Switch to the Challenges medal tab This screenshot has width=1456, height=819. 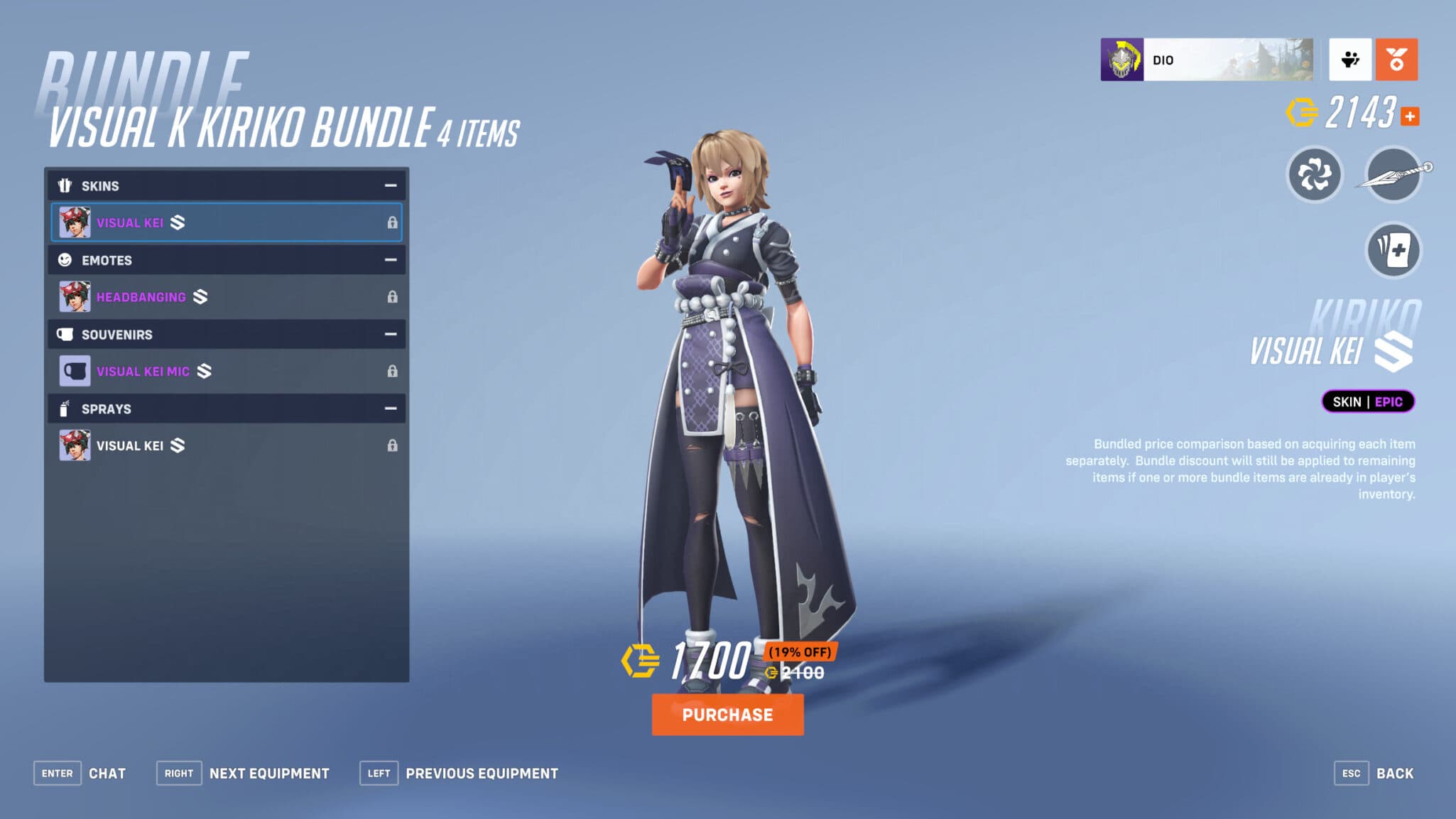[x=1396, y=60]
